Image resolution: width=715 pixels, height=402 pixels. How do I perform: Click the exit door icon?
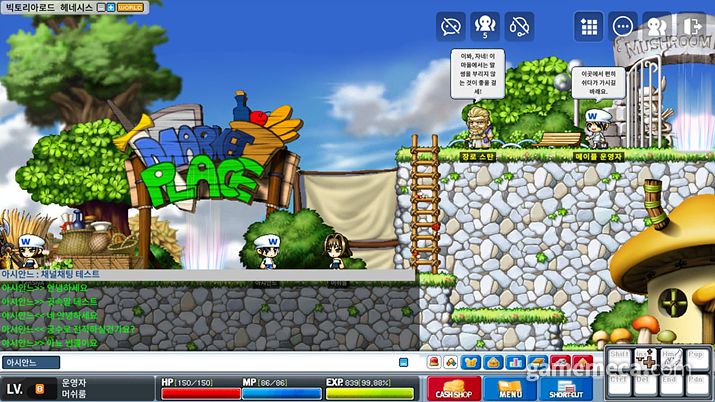[x=691, y=25]
